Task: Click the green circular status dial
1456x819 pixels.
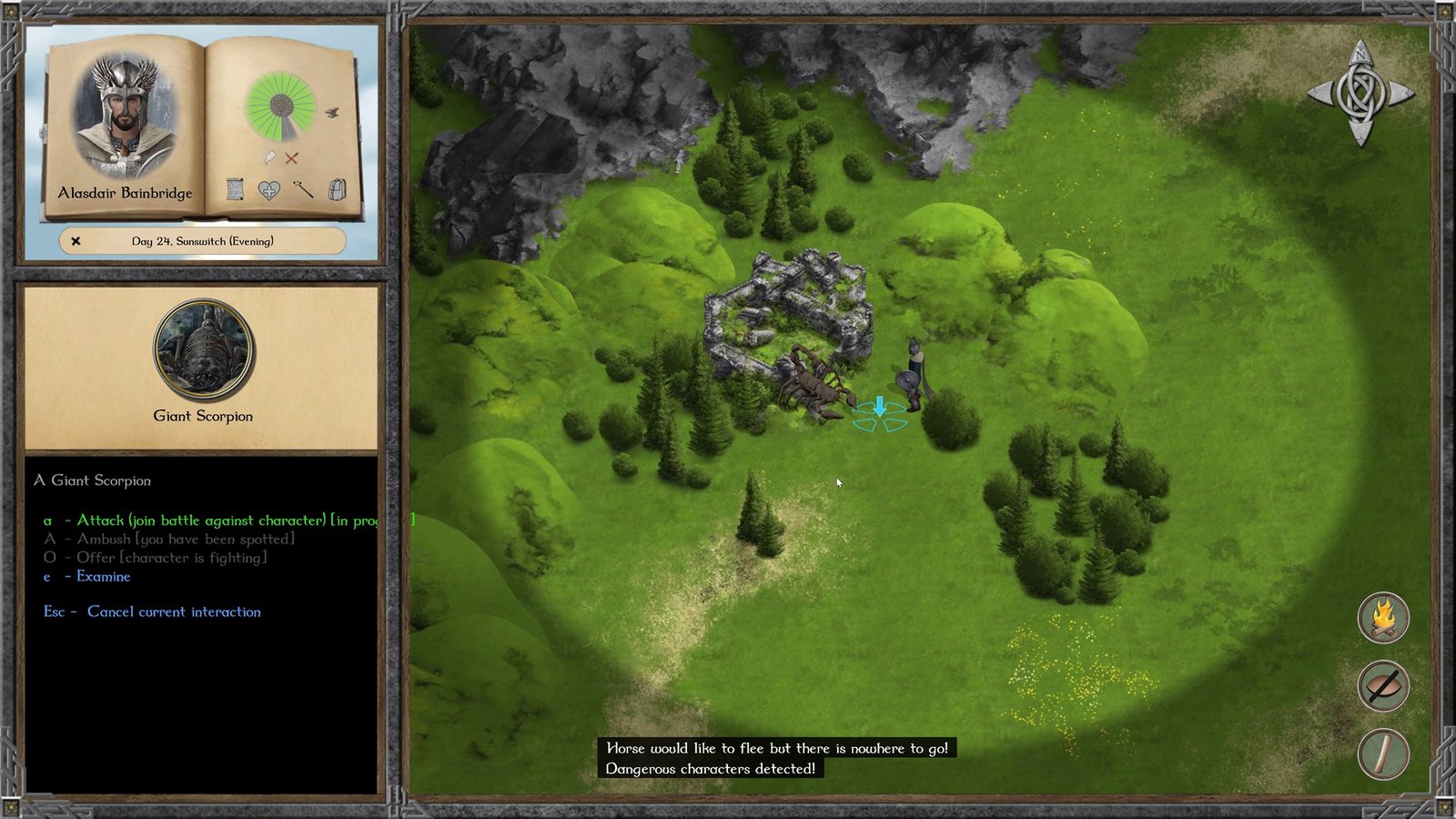Action: pyautogui.click(x=280, y=106)
